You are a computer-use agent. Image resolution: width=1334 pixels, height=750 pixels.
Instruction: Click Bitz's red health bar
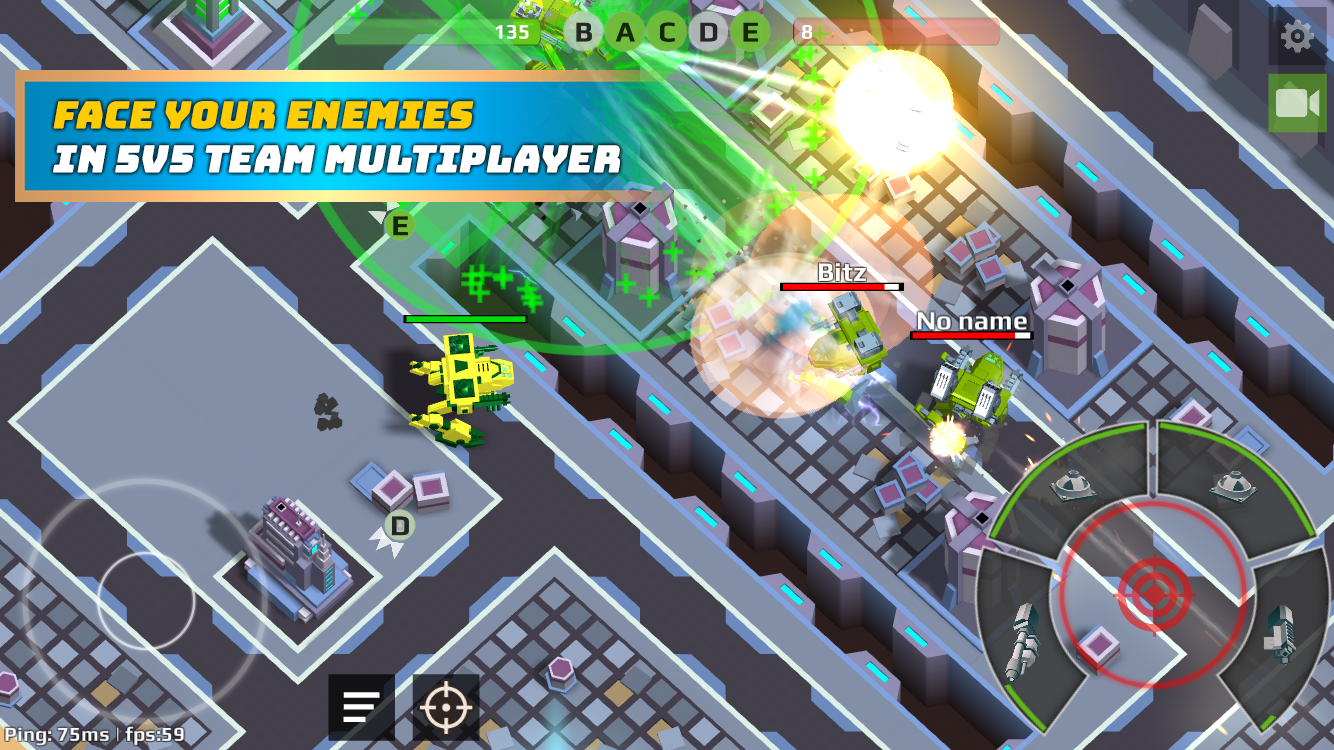[840, 288]
